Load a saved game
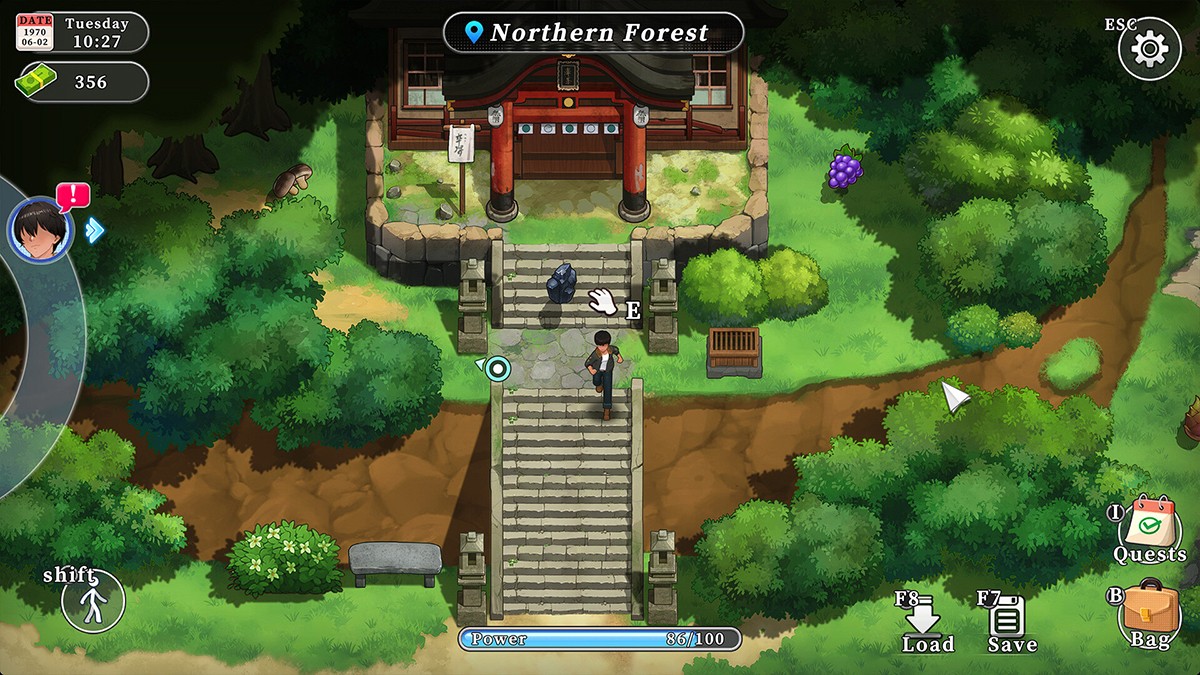The height and width of the screenshot is (675, 1200). [x=924, y=624]
